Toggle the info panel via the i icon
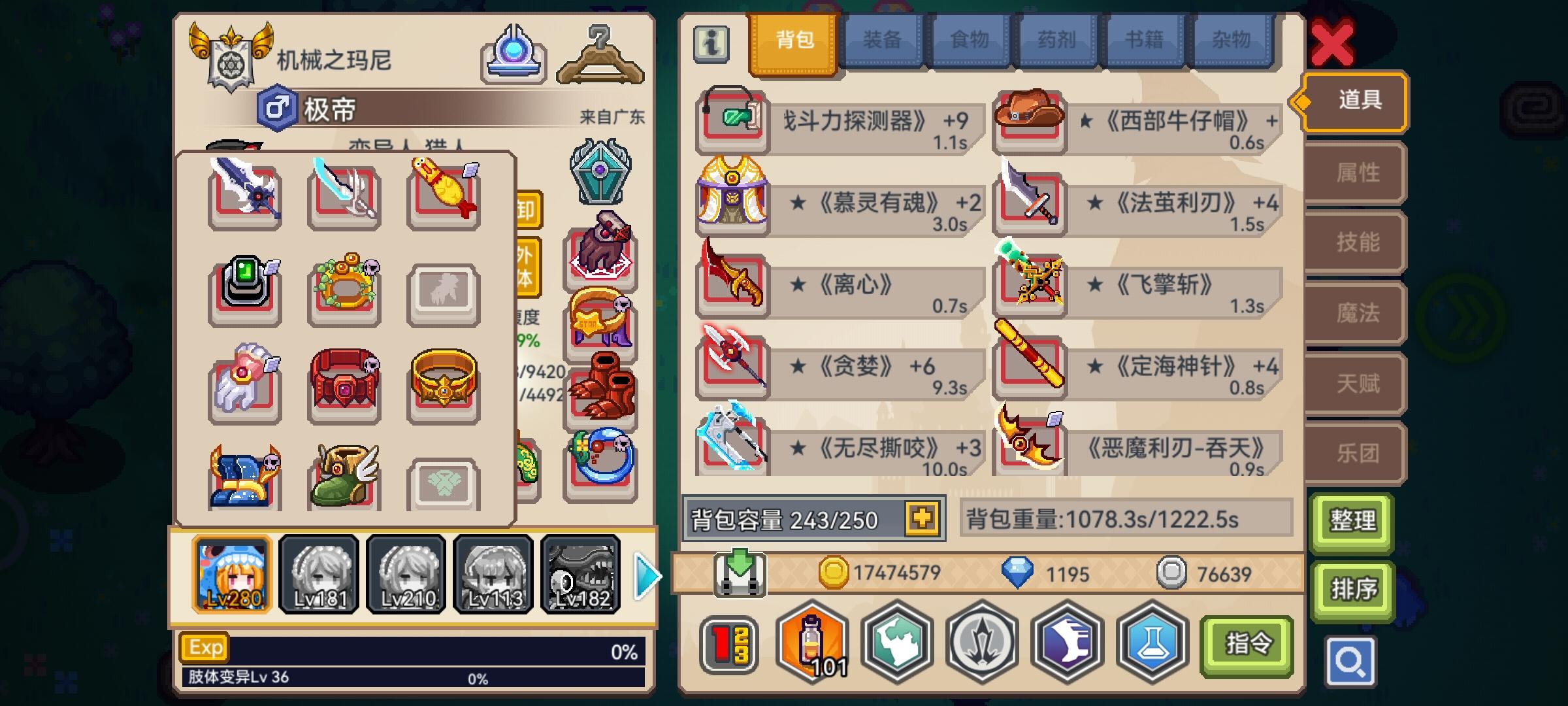 [711, 44]
